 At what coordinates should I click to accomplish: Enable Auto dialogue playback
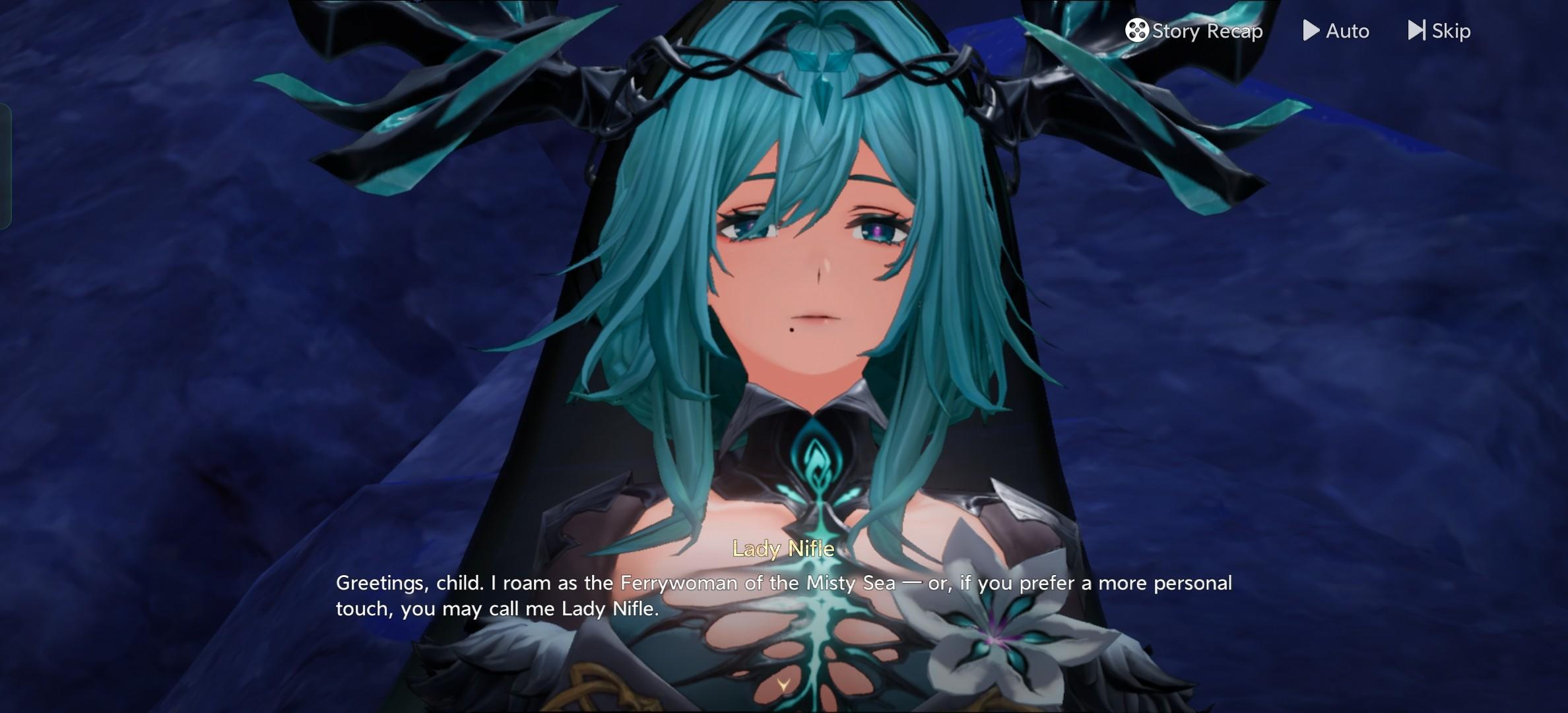1336,31
